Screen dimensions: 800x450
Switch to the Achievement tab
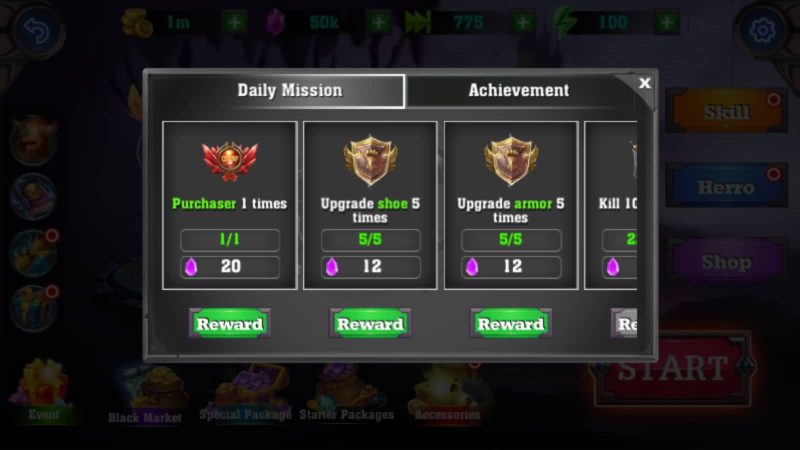click(x=518, y=90)
